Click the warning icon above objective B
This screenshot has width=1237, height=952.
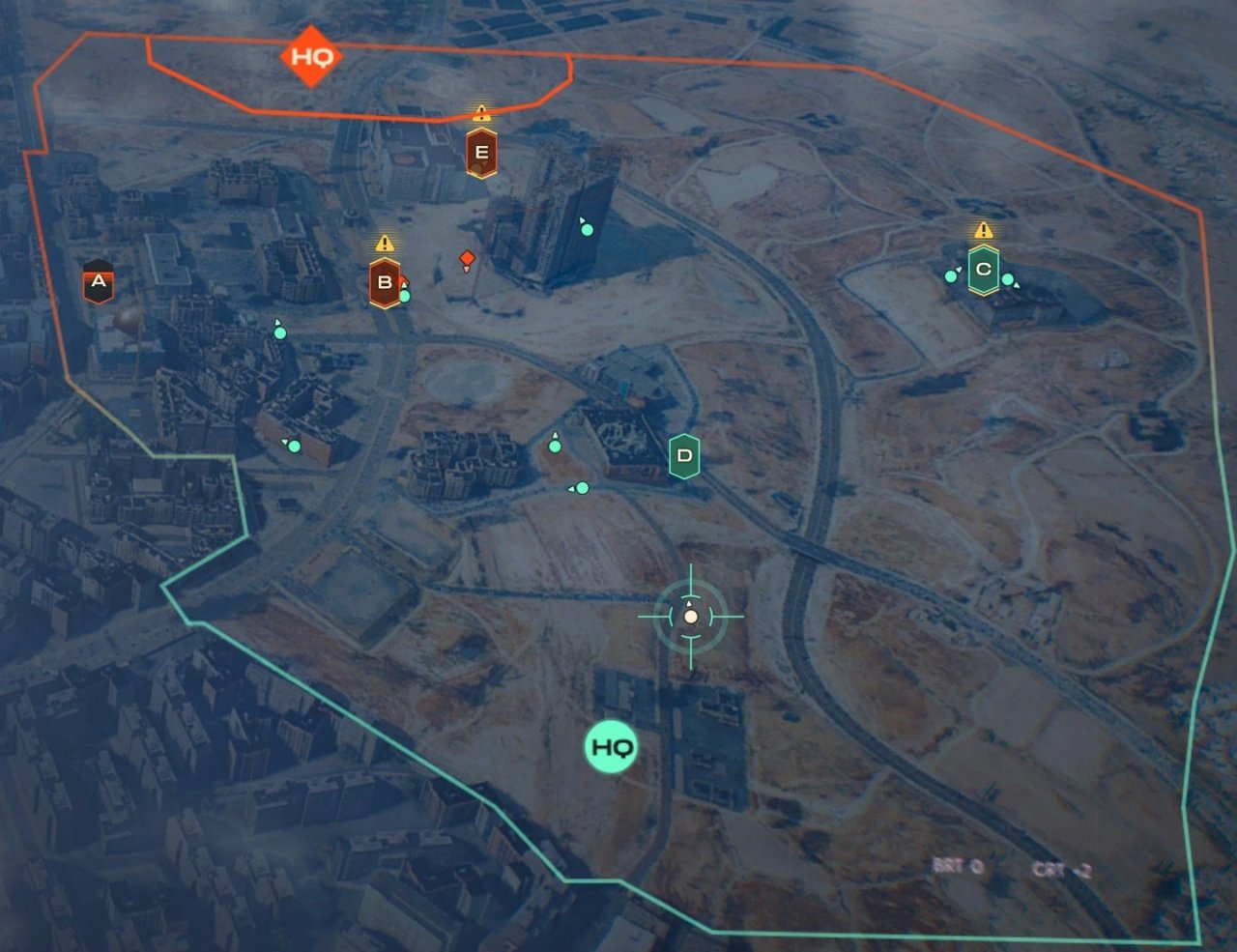tap(386, 244)
